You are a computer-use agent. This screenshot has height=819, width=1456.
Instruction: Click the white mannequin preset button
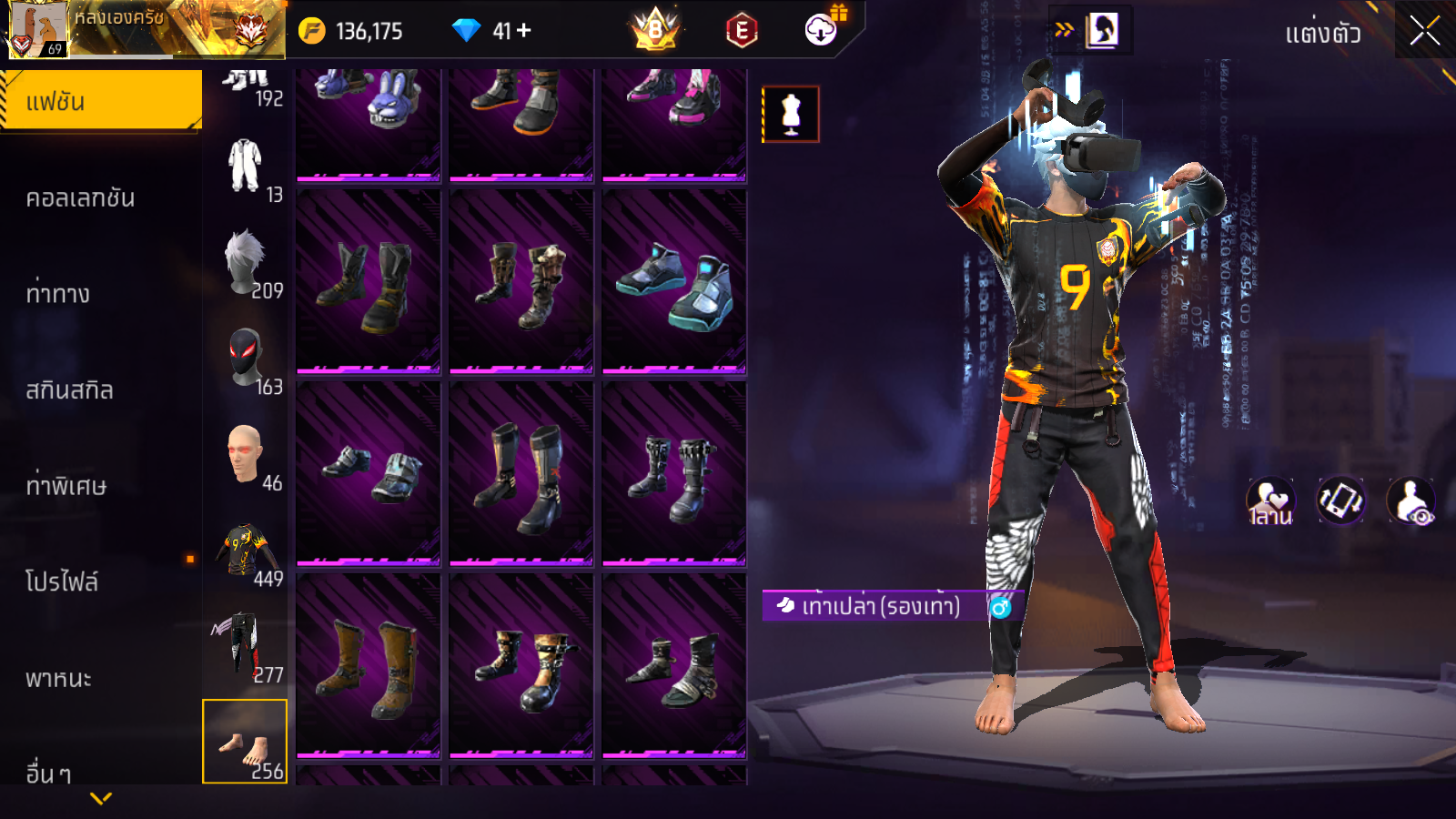[791, 115]
